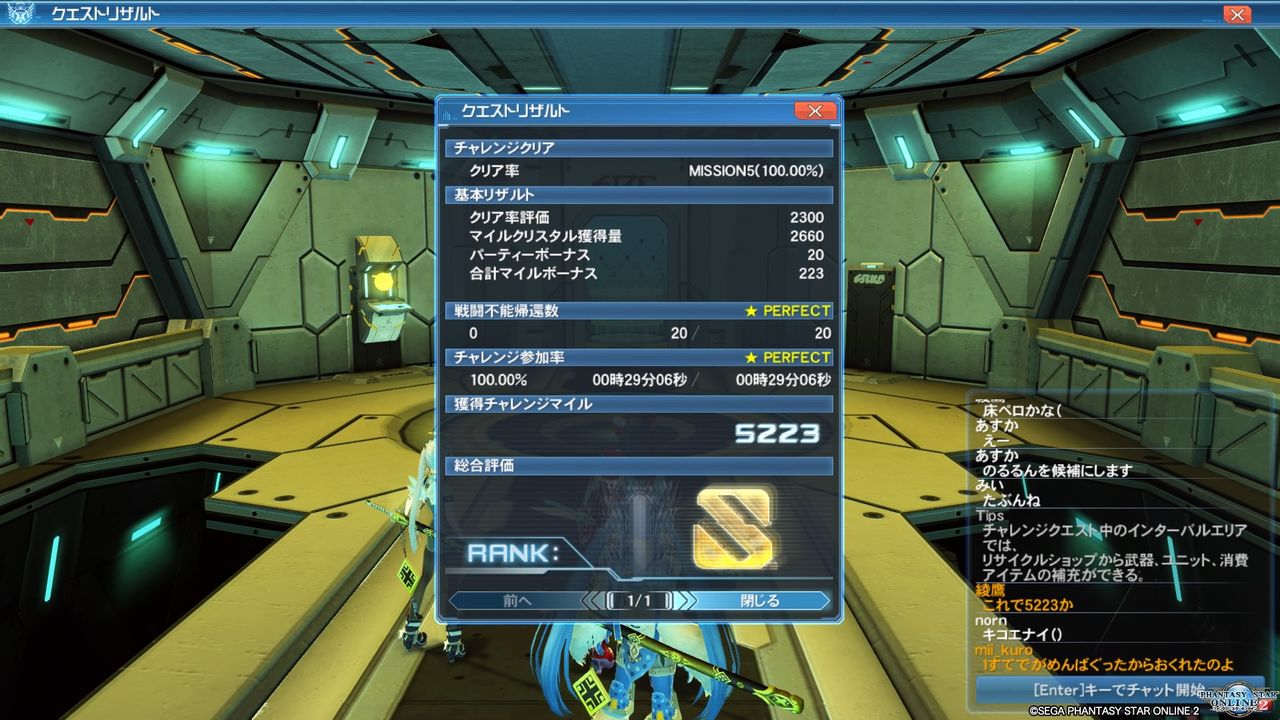Screen dimensions: 1280x720
Task: Click the right chevron beside the page indicator
Action: pyautogui.click(x=687, y=602)
